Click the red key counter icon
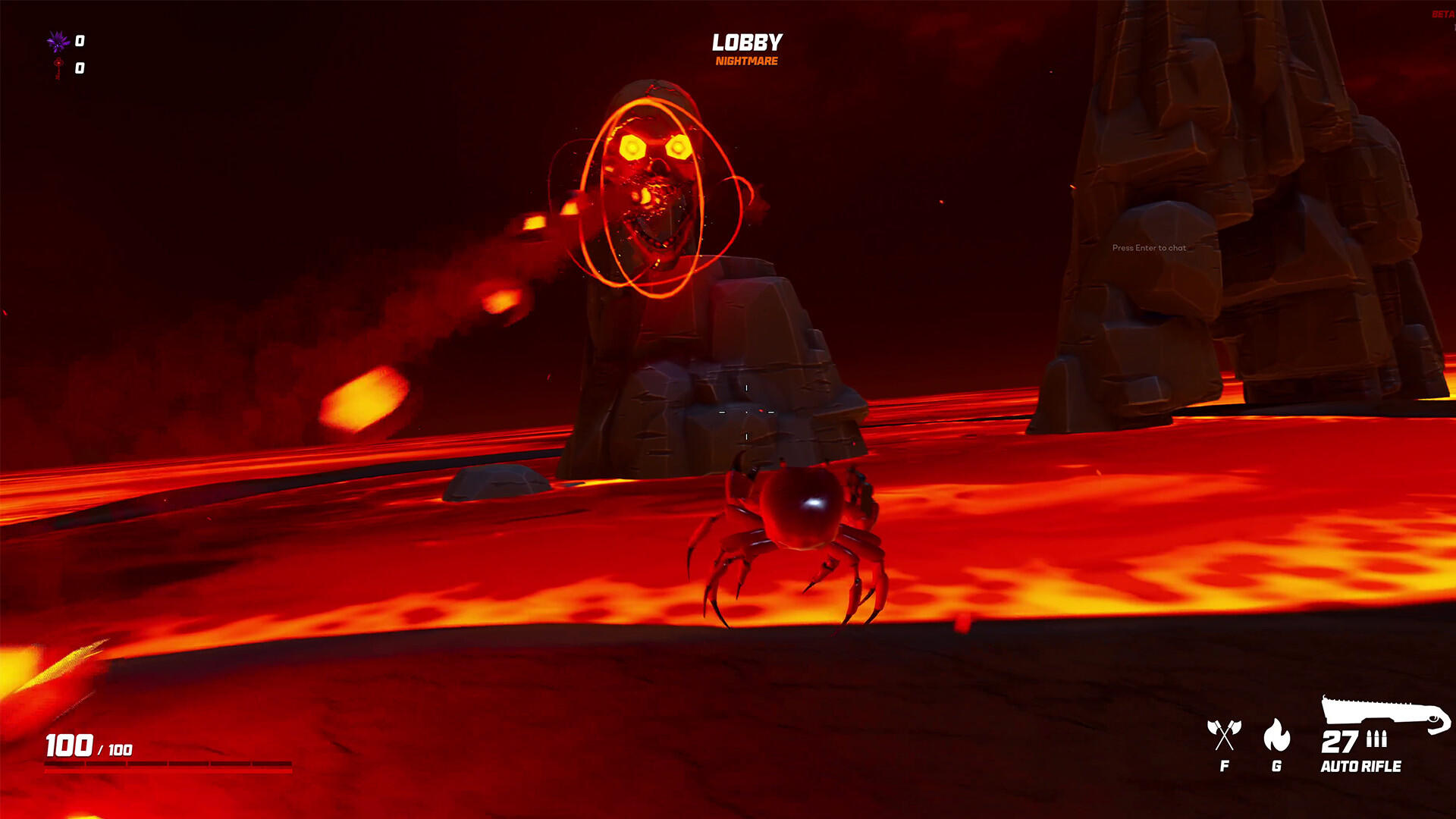Viewport: 1456px width, 819px height. 57,68
